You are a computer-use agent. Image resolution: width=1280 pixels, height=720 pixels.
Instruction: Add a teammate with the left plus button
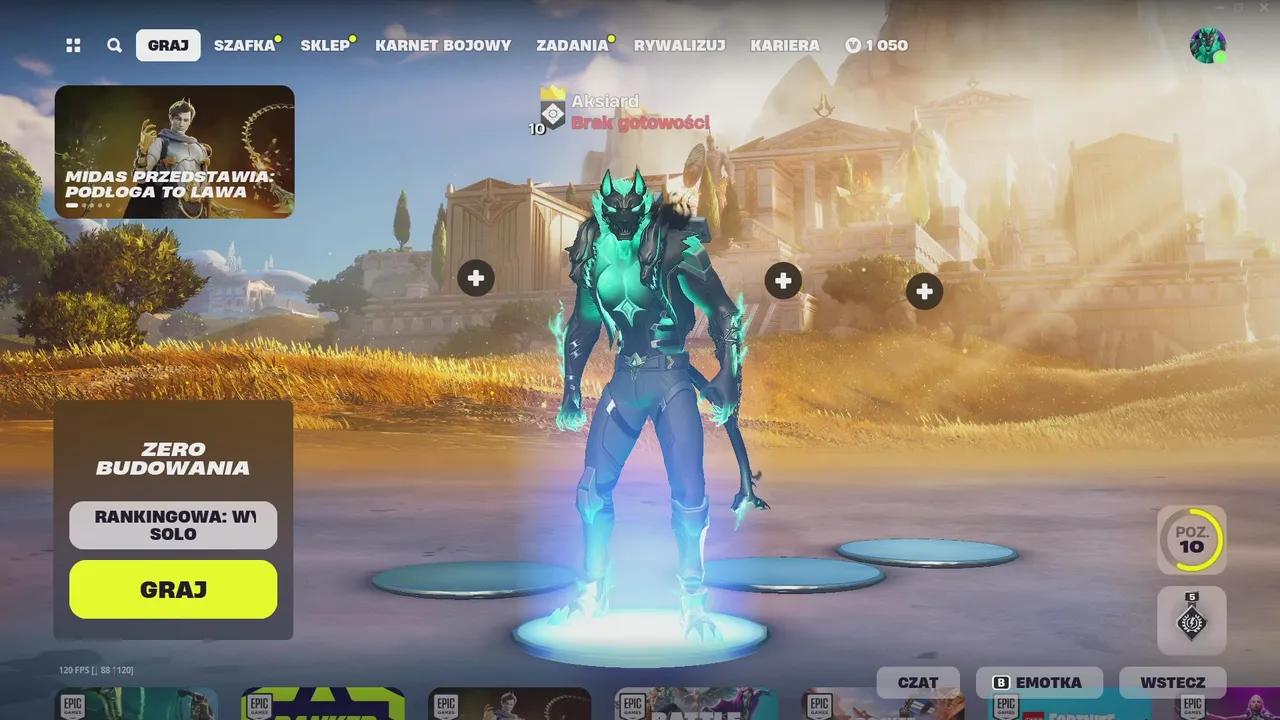point(475,279)
